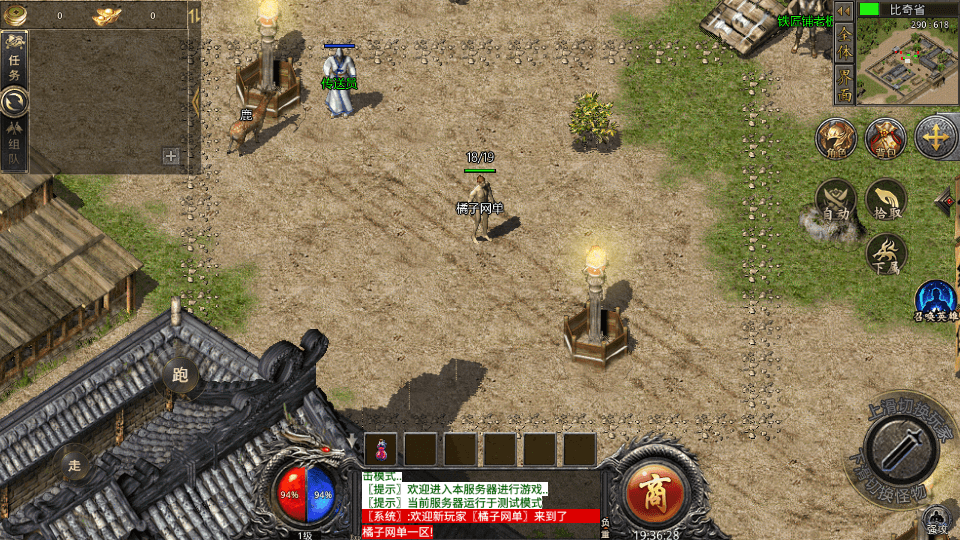The image size is (960, 540).
Task: Tap the sword attack button
Action: tap(899, 450)
